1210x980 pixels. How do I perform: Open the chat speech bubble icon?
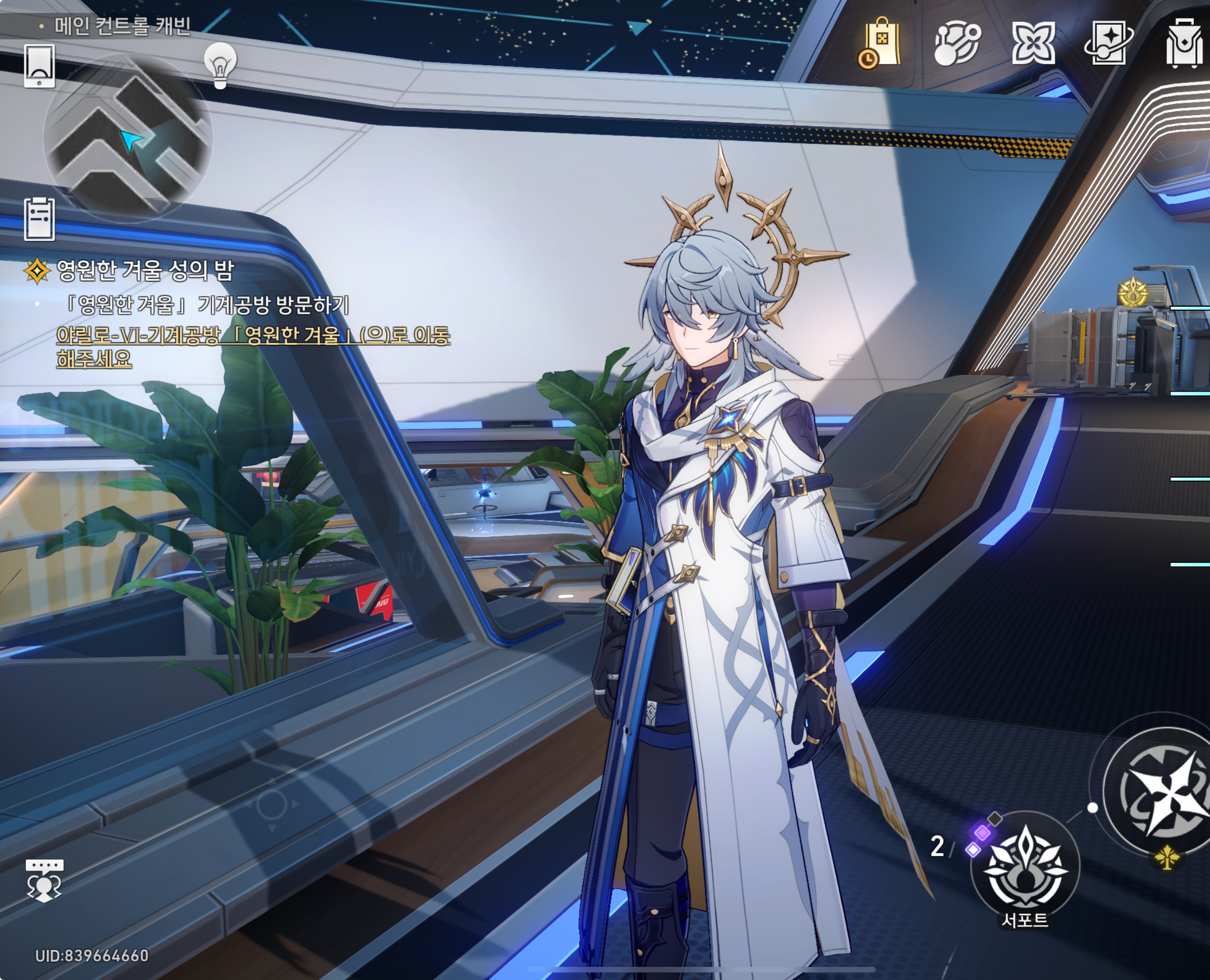(44, 880)
